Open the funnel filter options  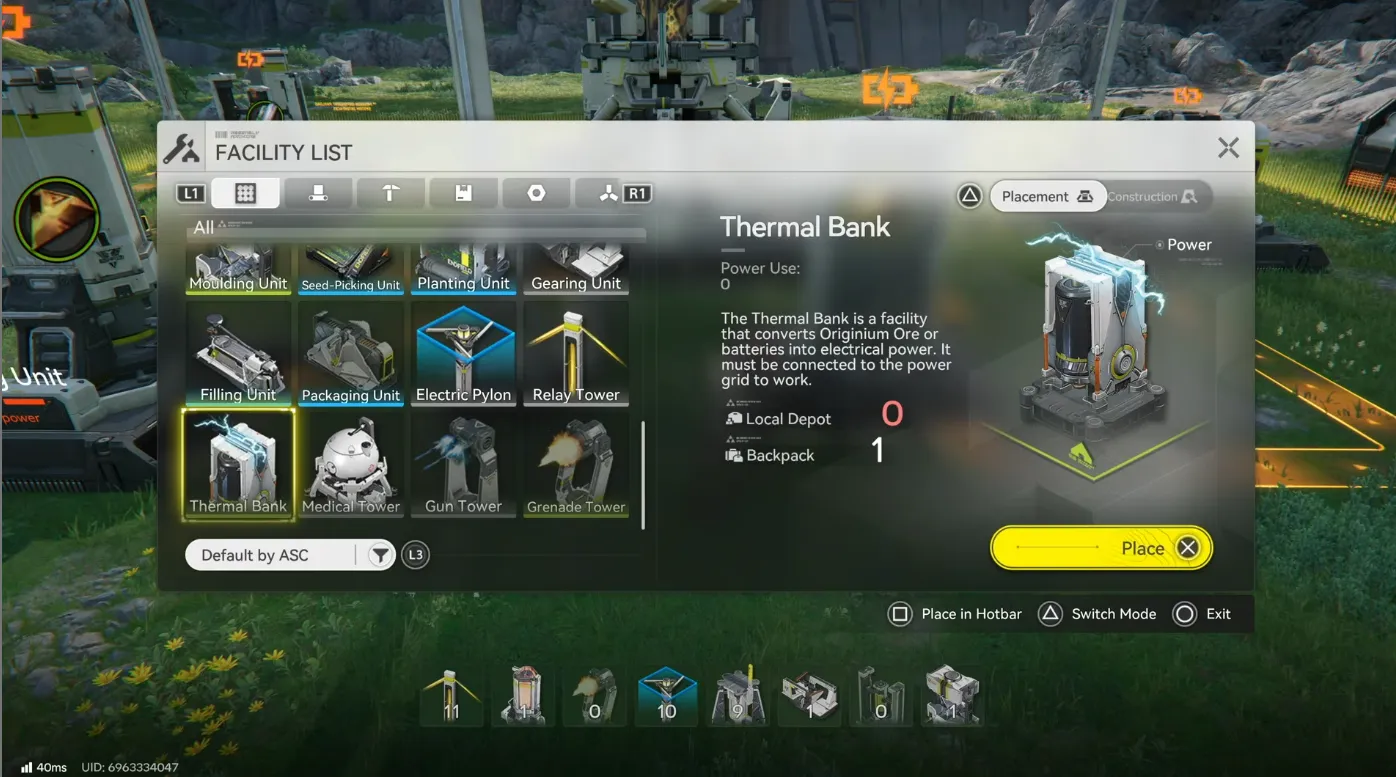[x=380, y=555]
